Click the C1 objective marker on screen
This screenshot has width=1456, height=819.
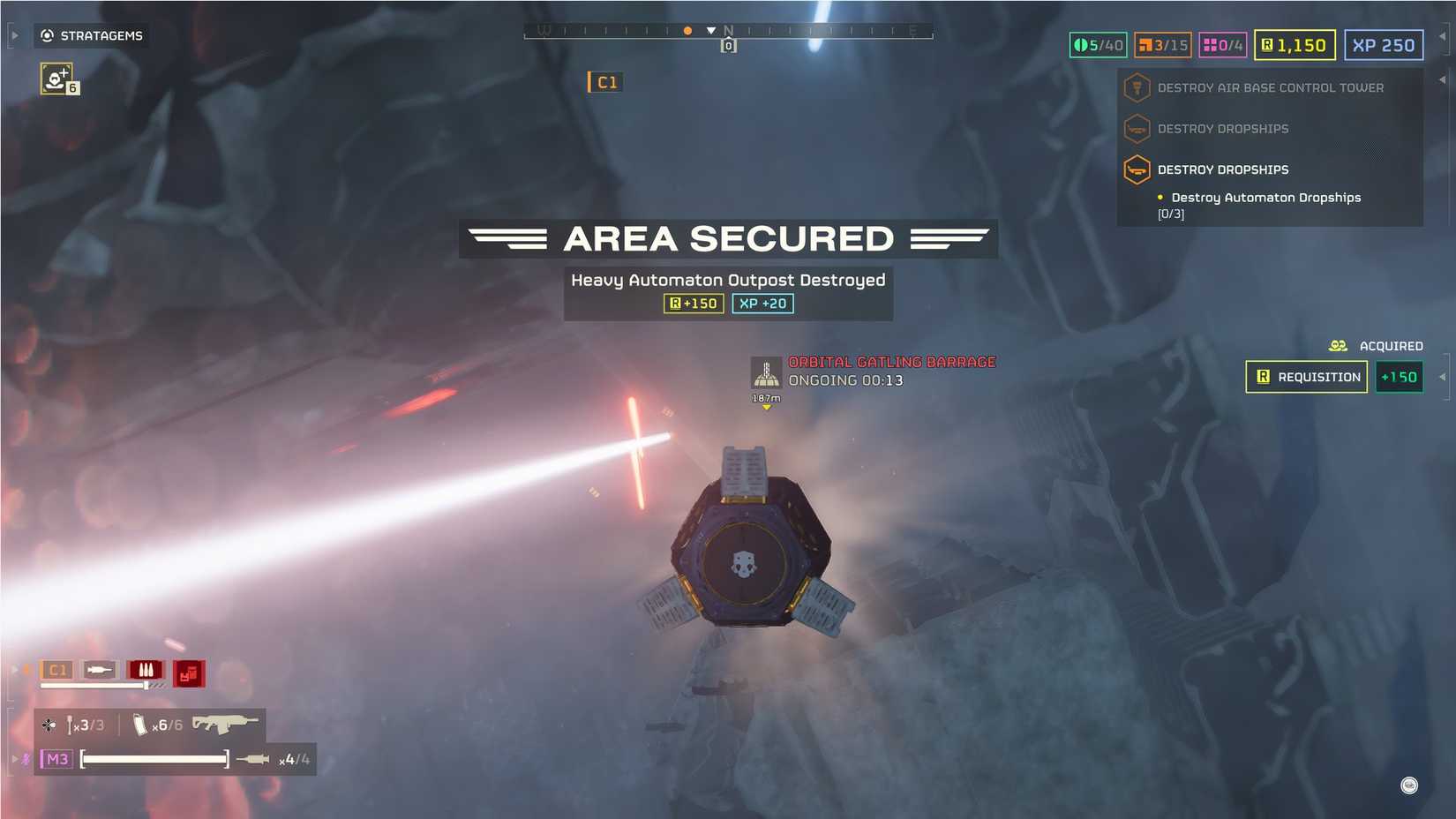pyautogui.click(x=605, y=82)
